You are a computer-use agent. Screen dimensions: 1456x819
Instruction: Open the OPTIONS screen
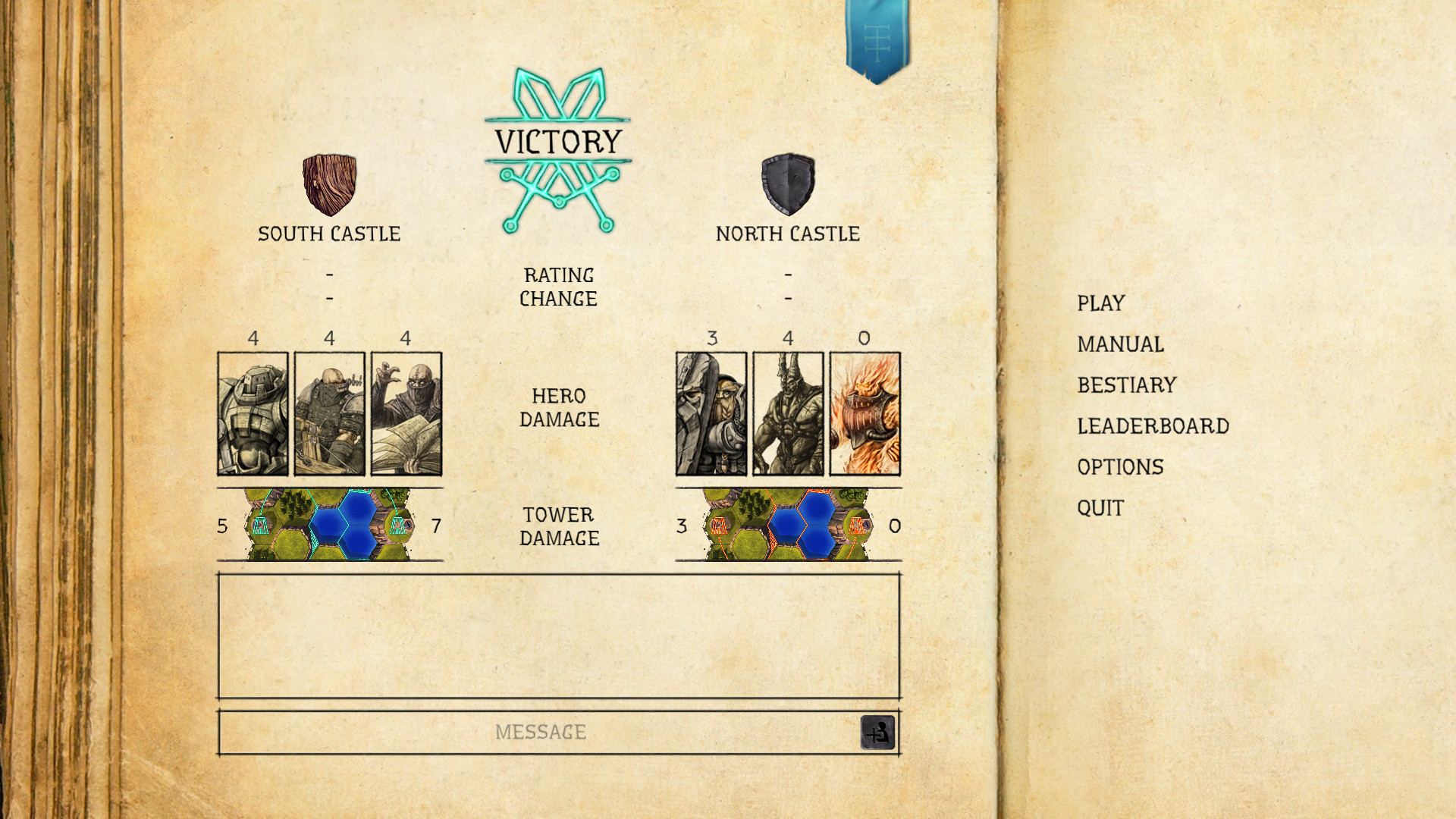(1122, 467)
